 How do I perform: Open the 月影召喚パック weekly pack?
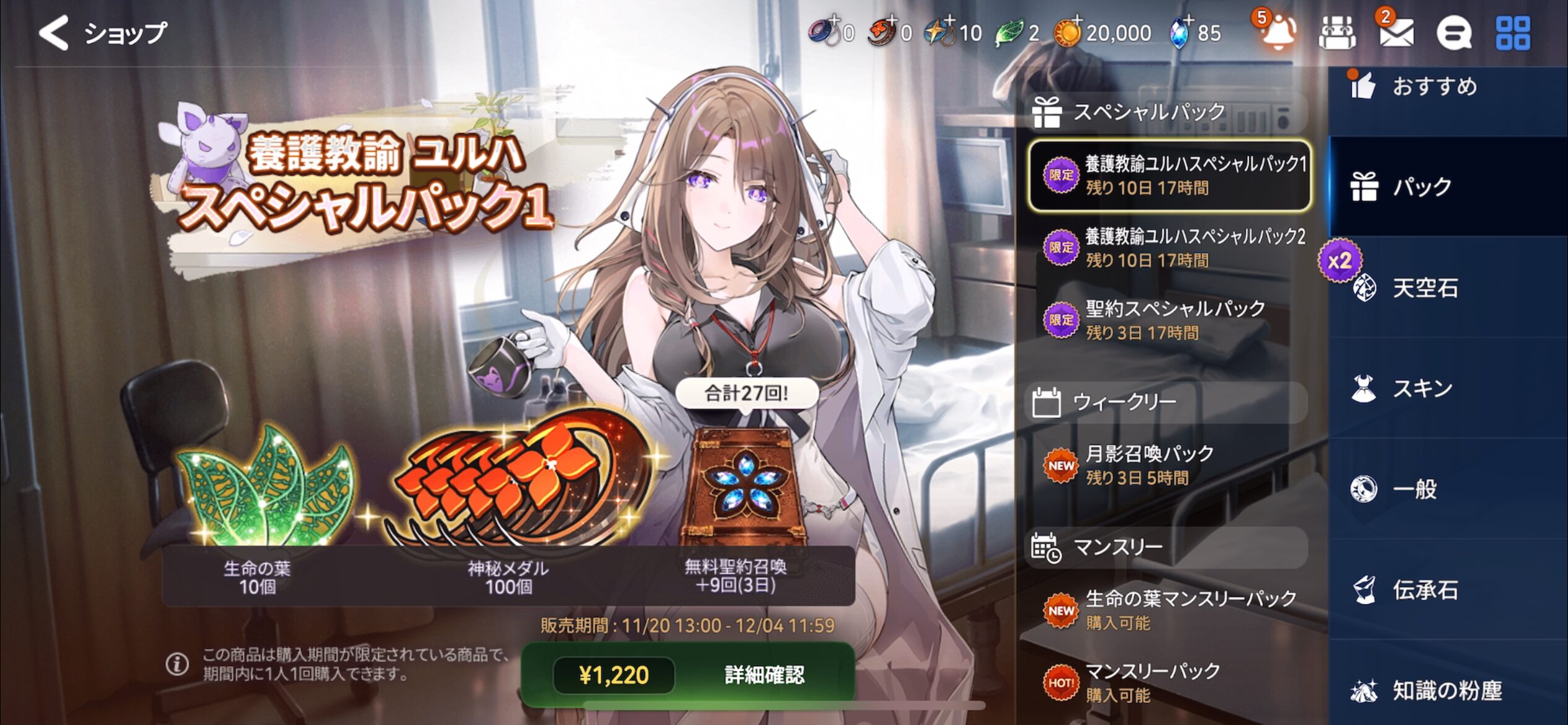click(1169, 465)
